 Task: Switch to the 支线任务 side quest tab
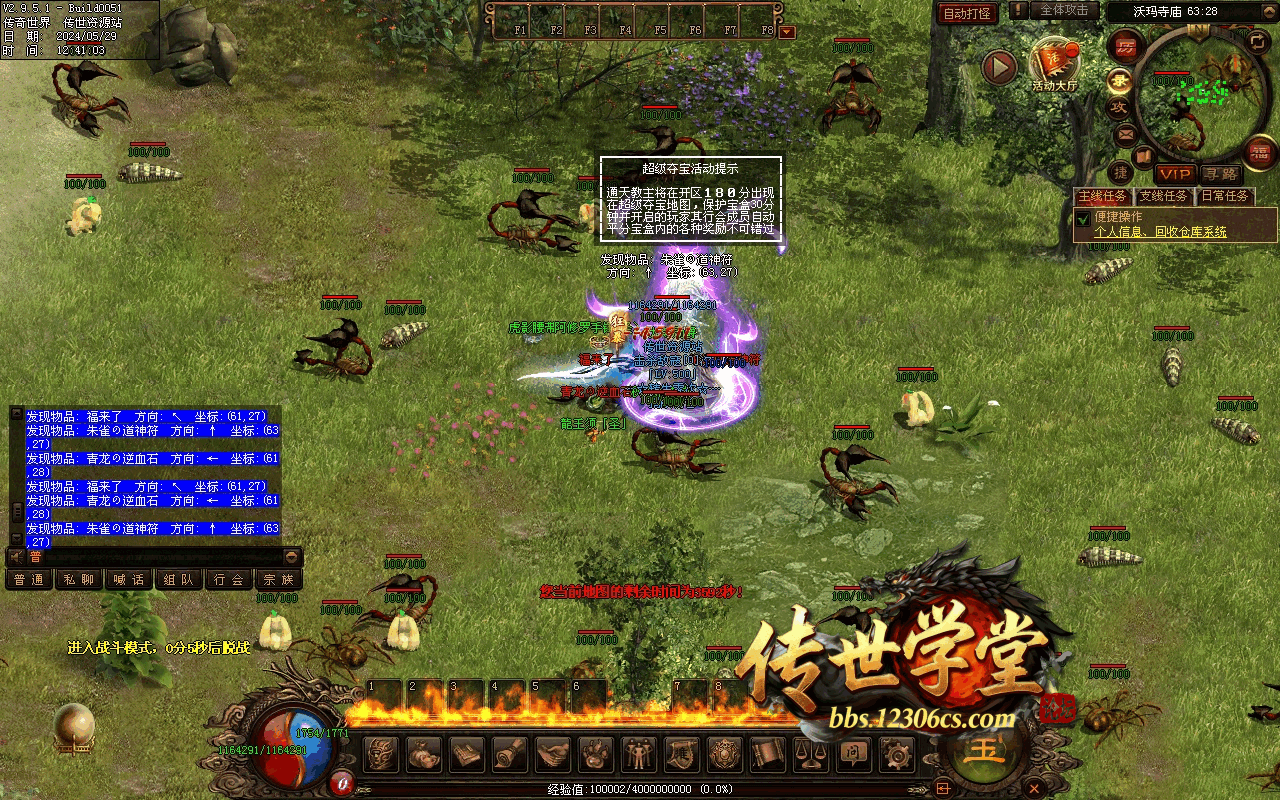[1164, 196]
